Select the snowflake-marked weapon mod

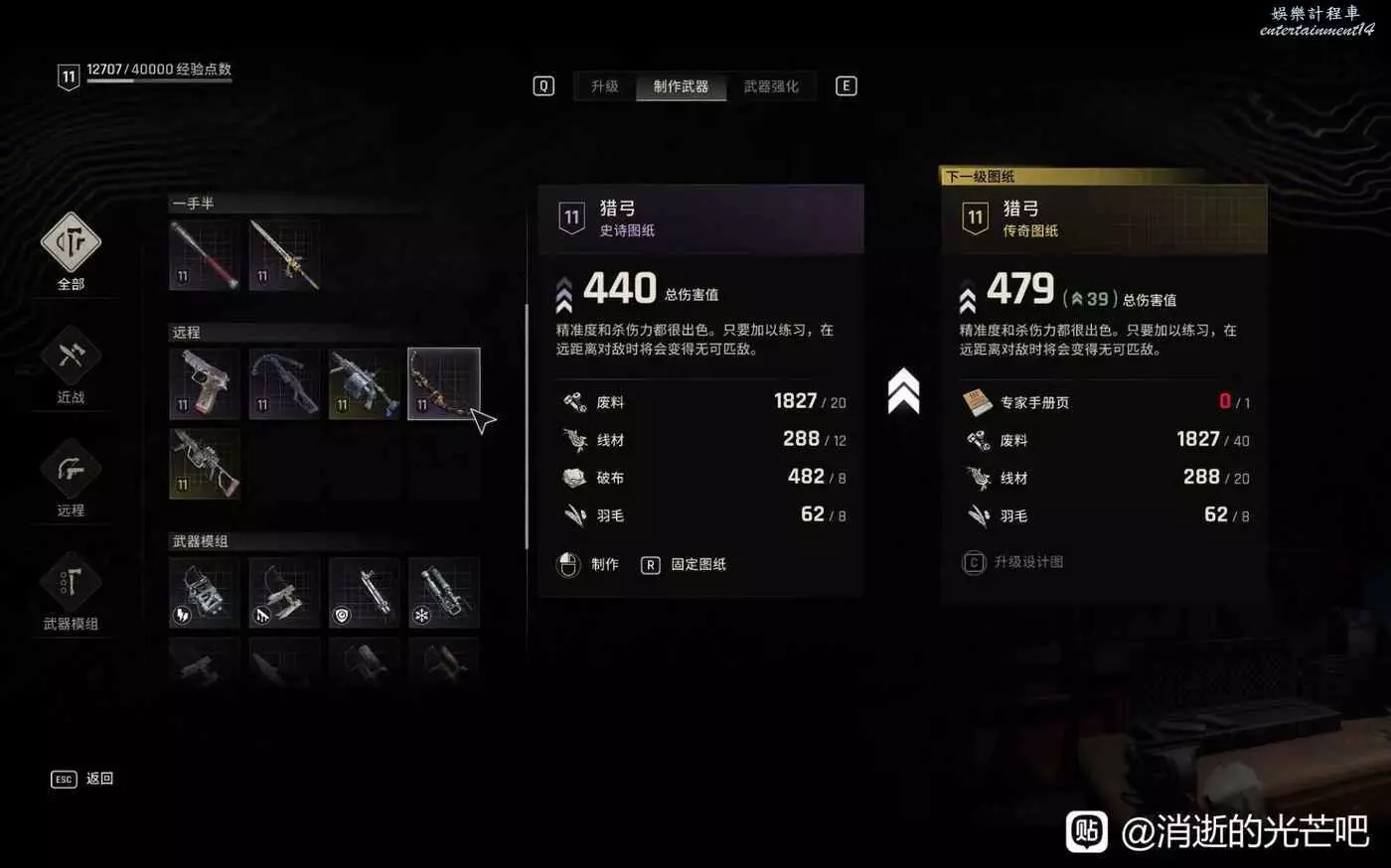click(x=443, y=593)
